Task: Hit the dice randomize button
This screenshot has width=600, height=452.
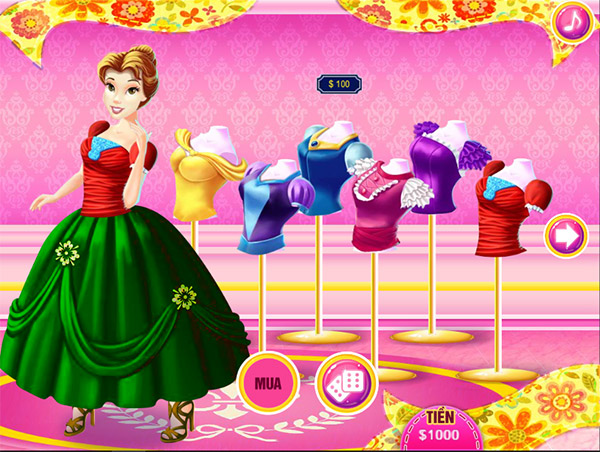Action: click(x=345, y=383)
